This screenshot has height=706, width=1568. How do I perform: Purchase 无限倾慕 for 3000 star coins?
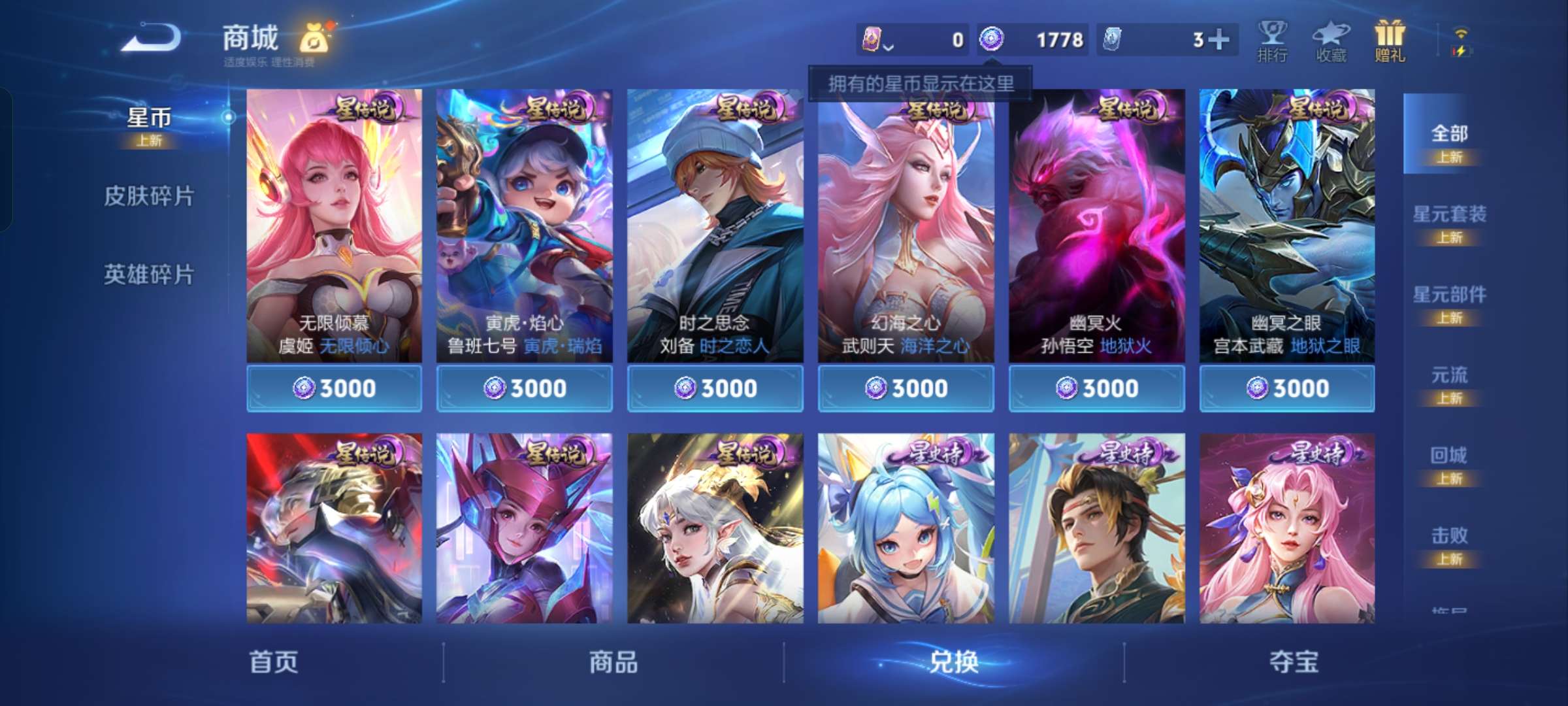[x=335, y=388]
